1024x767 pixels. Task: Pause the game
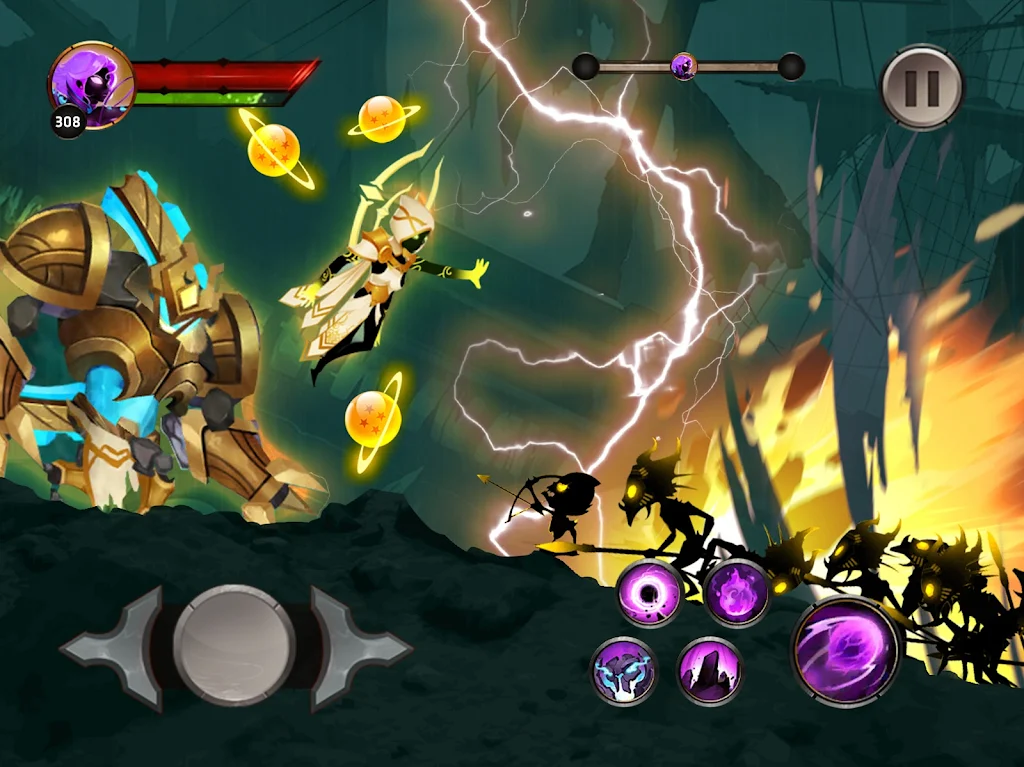coord(921,87)
